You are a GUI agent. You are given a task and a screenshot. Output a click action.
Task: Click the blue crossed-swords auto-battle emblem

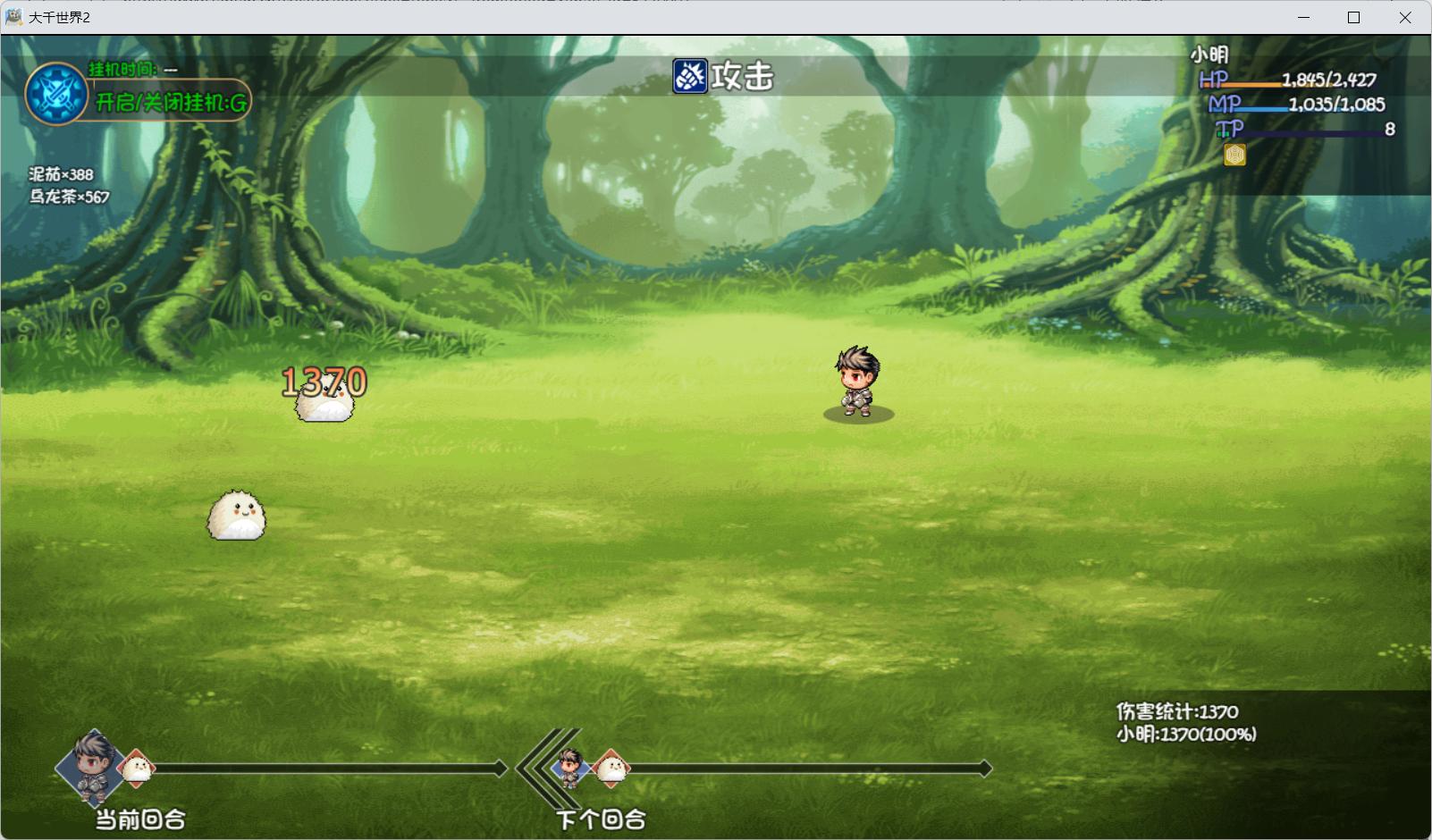pos(56,94)
